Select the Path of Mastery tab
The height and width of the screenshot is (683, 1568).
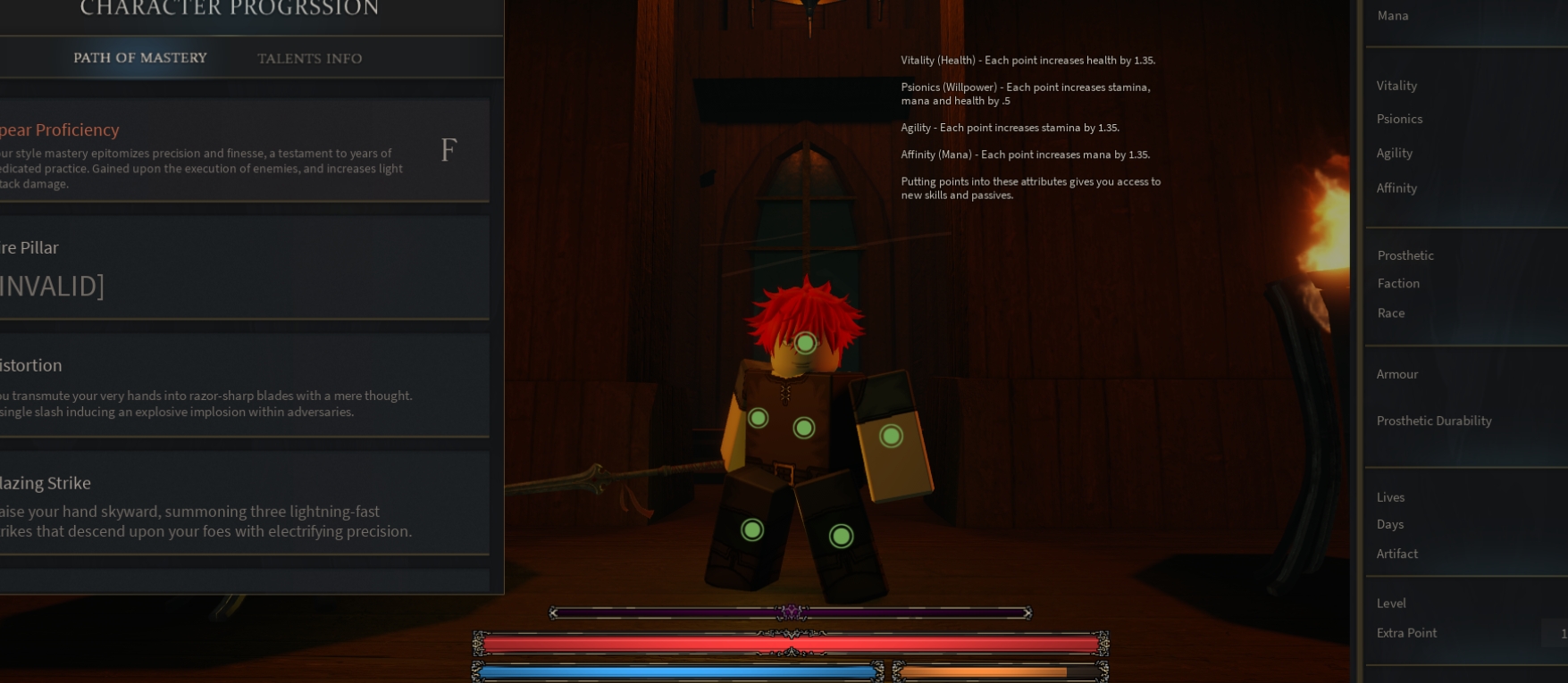coord(140,58)
